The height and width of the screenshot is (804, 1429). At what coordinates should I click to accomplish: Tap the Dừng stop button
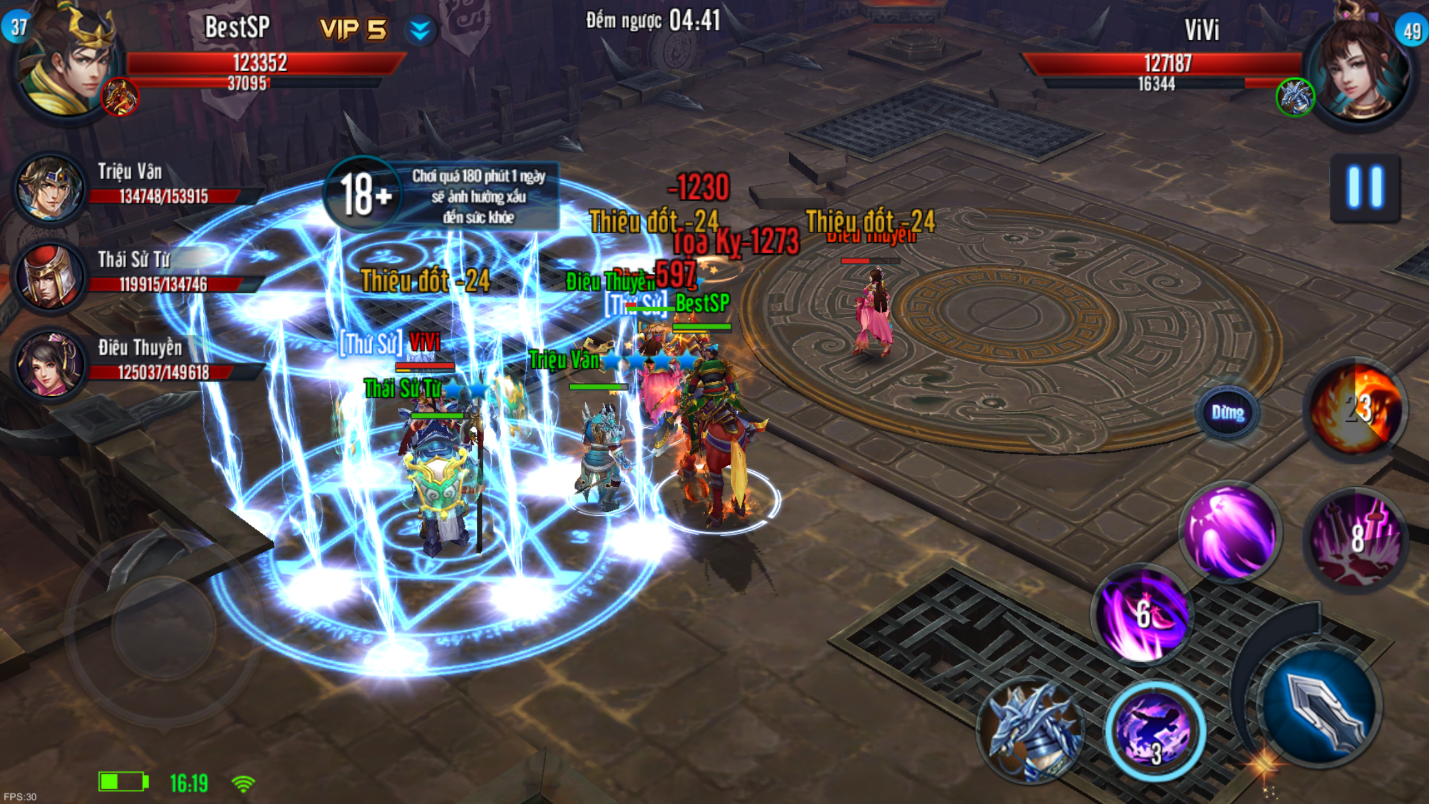point(1227,412)
